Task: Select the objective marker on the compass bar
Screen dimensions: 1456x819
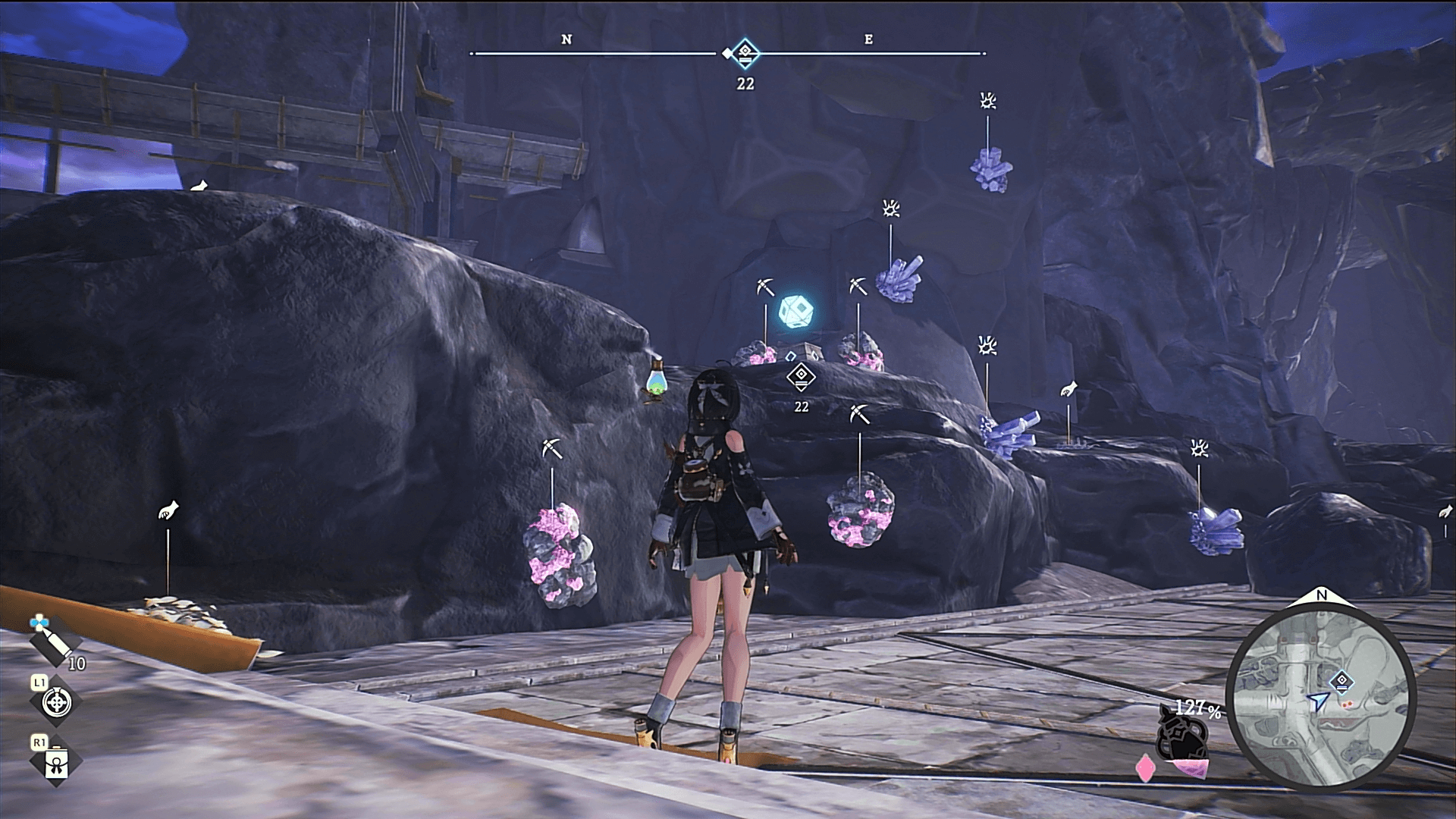Action: (745, 53)
